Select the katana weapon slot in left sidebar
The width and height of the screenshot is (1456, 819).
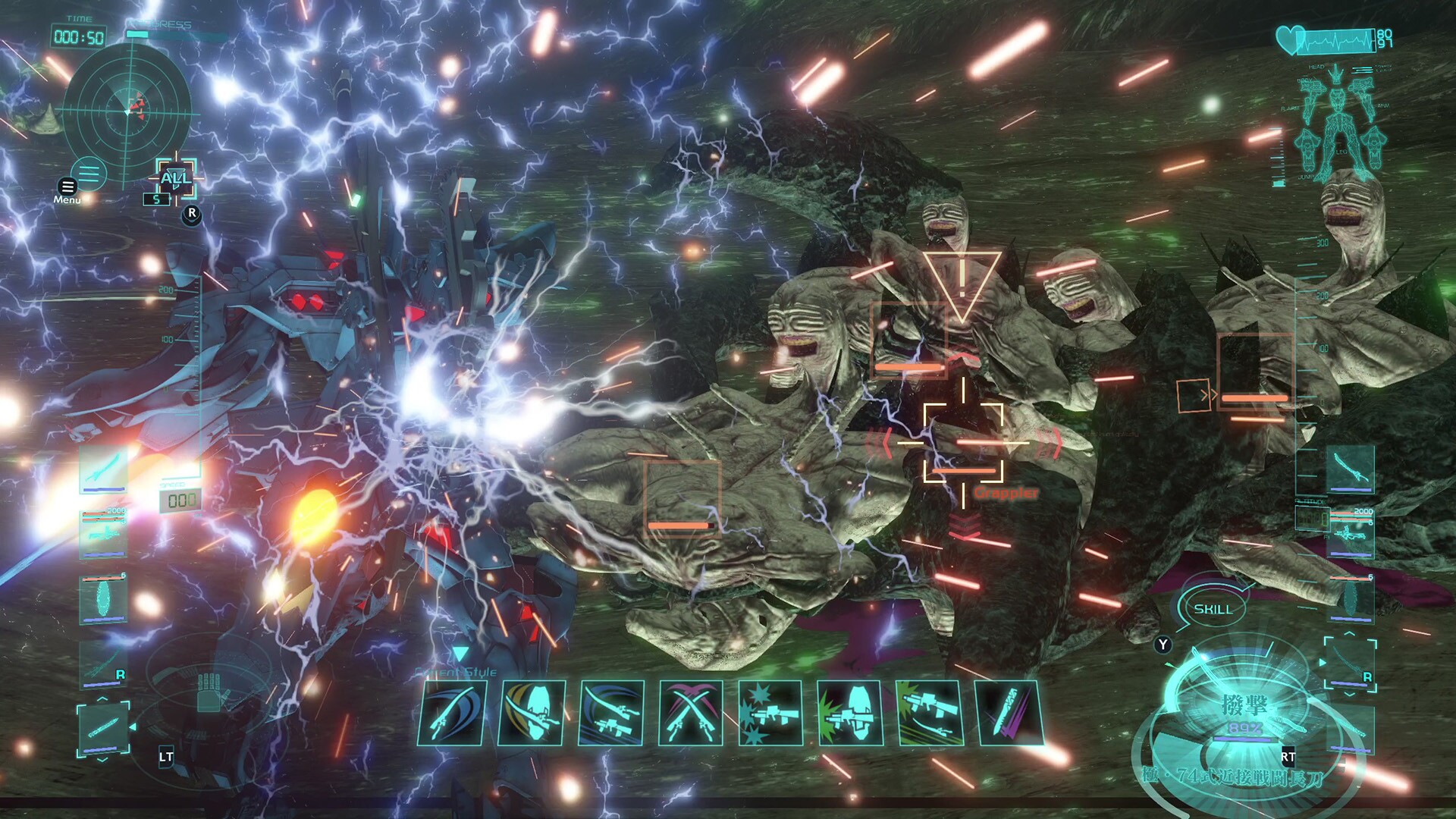pyautogui.click(x=102, y=472)
